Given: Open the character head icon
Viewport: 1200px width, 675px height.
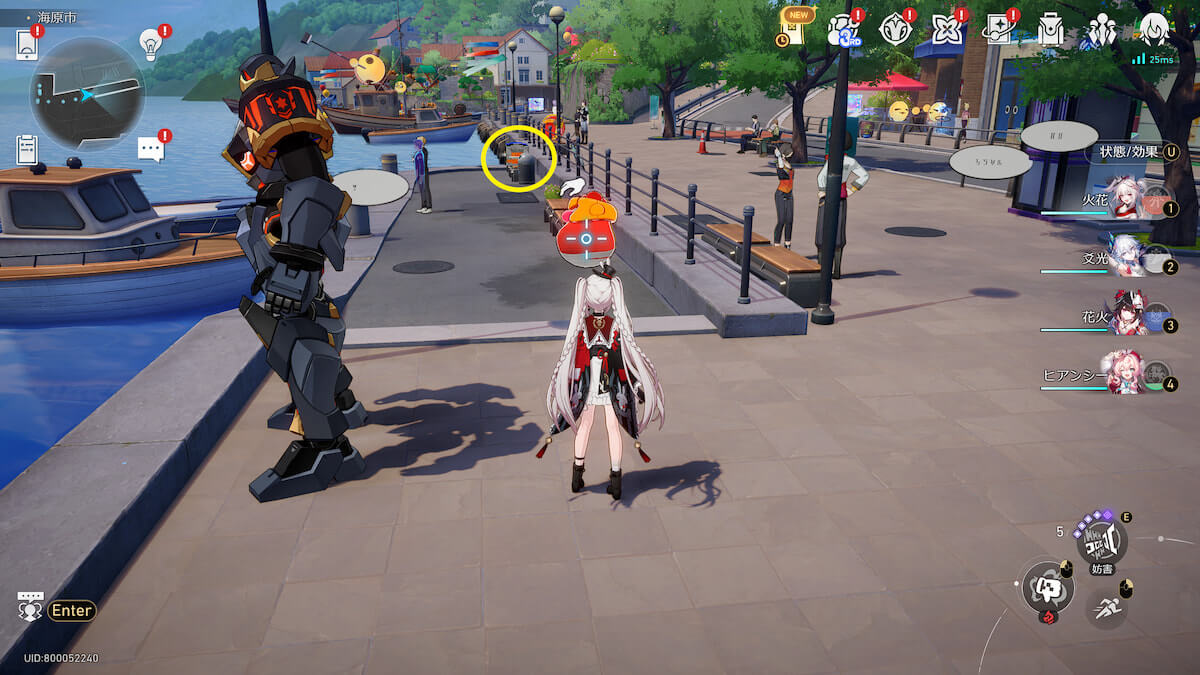Looking at the screenshot, I should [1154, 28].
